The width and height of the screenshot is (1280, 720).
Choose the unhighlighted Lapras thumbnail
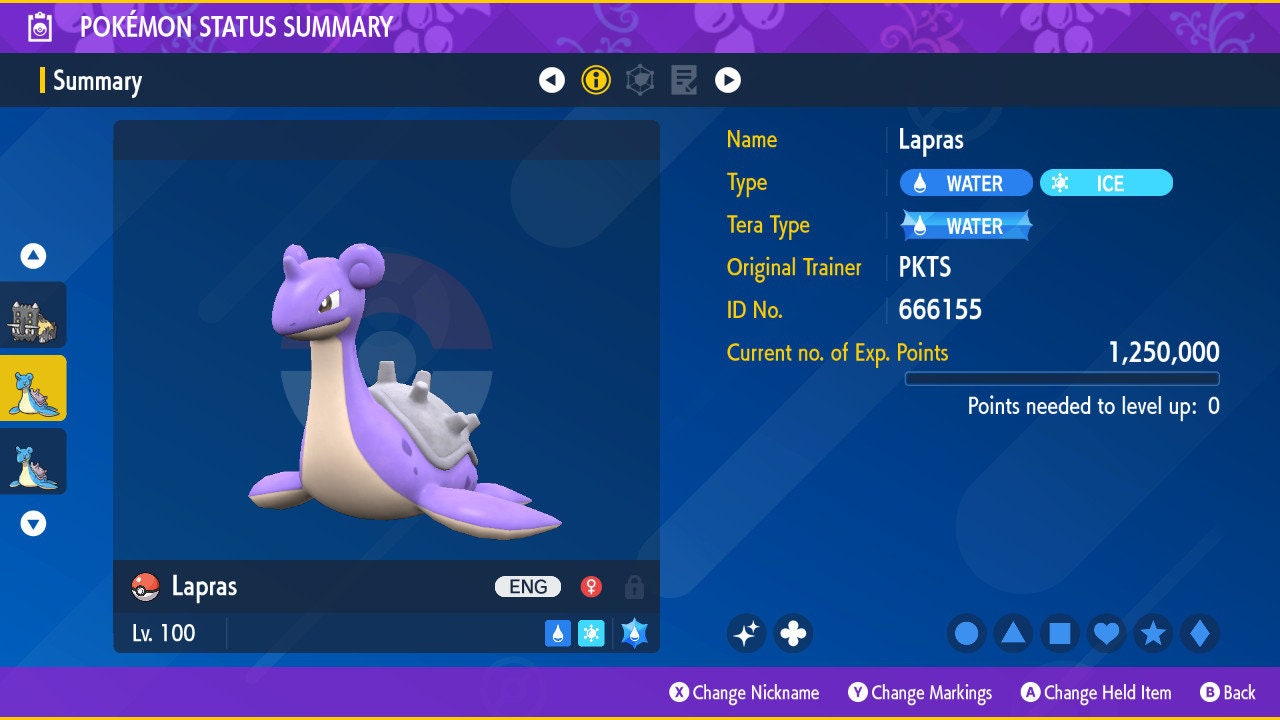[x=33, y=461]
